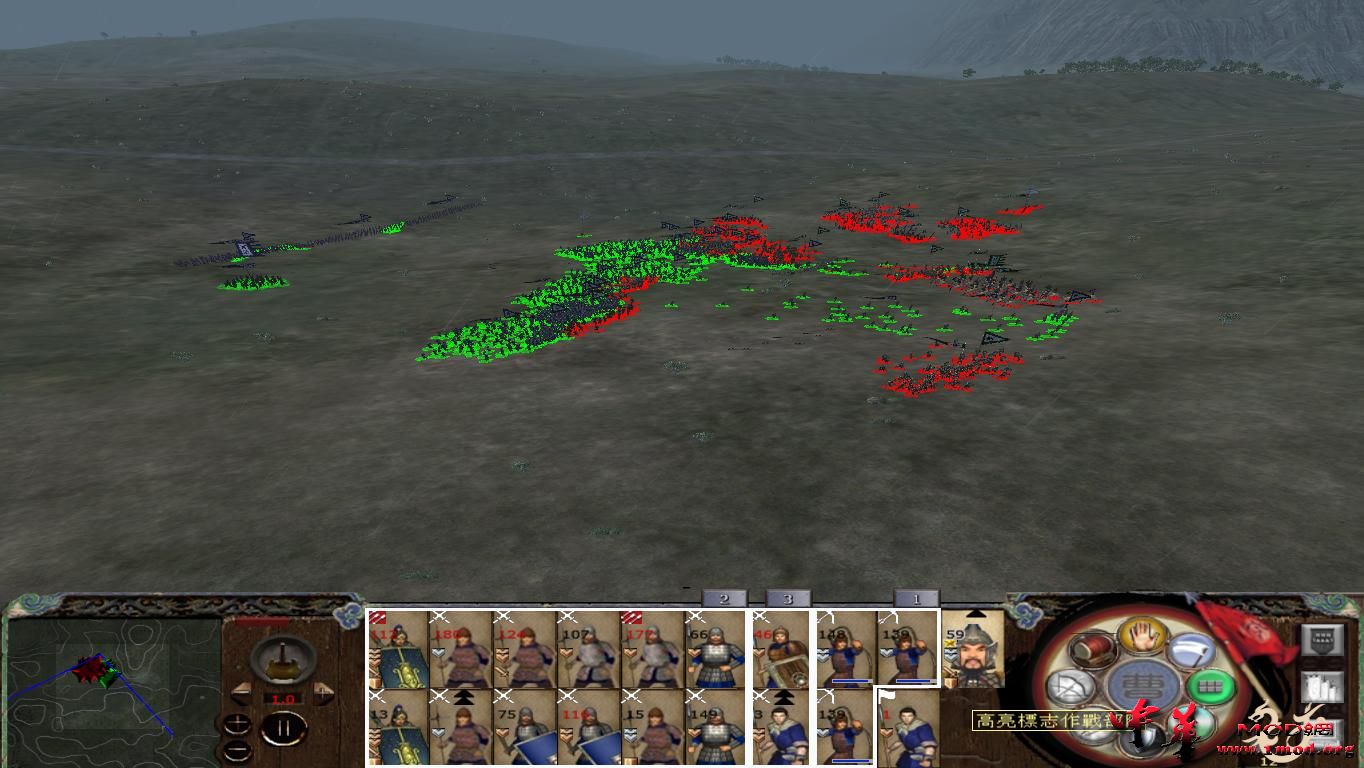Zoom in the minimap with the plus button
The height and width of the screenshot is (768, 1364).
(x=237, y=724)
